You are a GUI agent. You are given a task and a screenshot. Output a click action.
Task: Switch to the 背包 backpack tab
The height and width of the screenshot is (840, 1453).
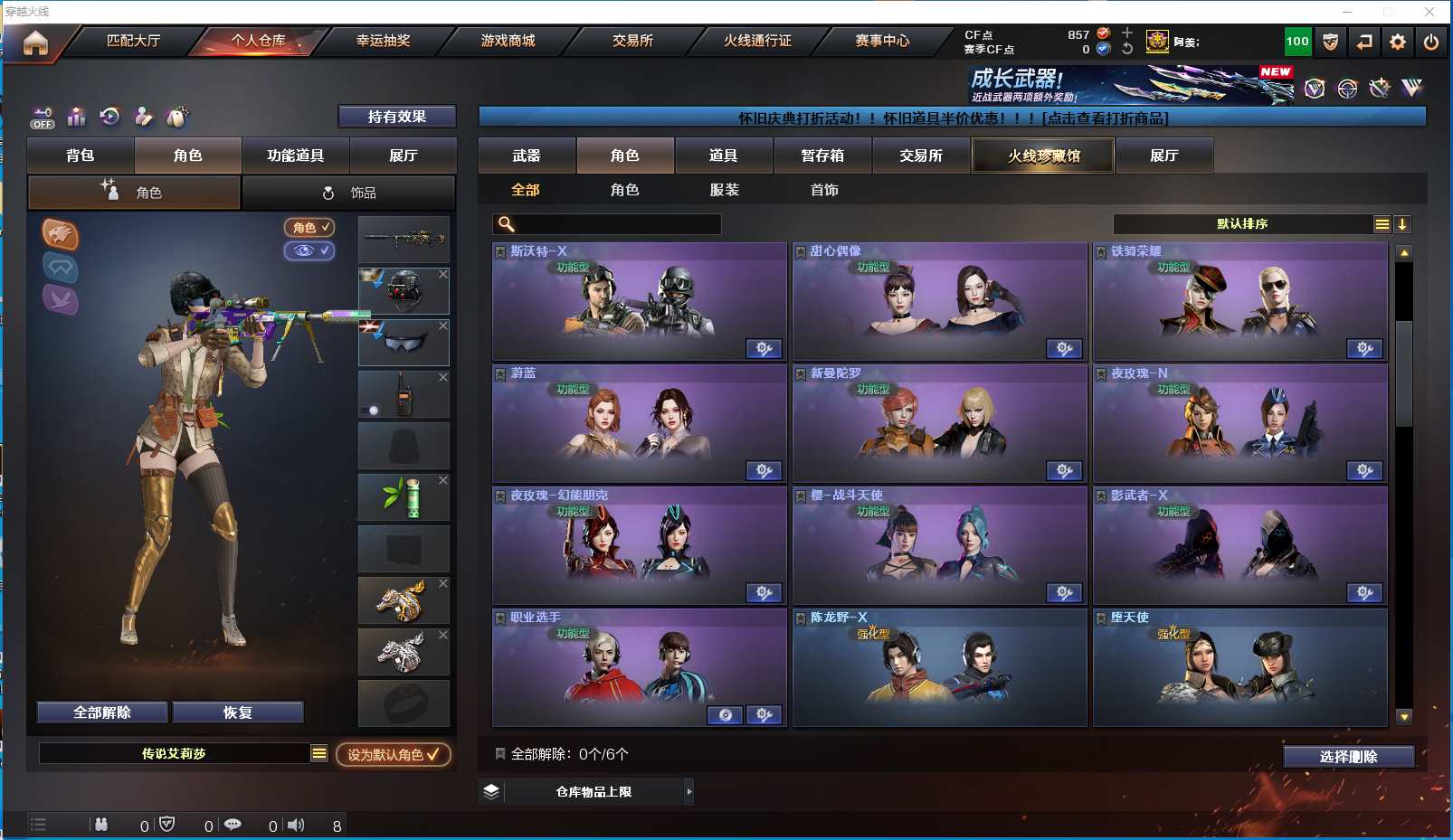[x=81, y=156]
